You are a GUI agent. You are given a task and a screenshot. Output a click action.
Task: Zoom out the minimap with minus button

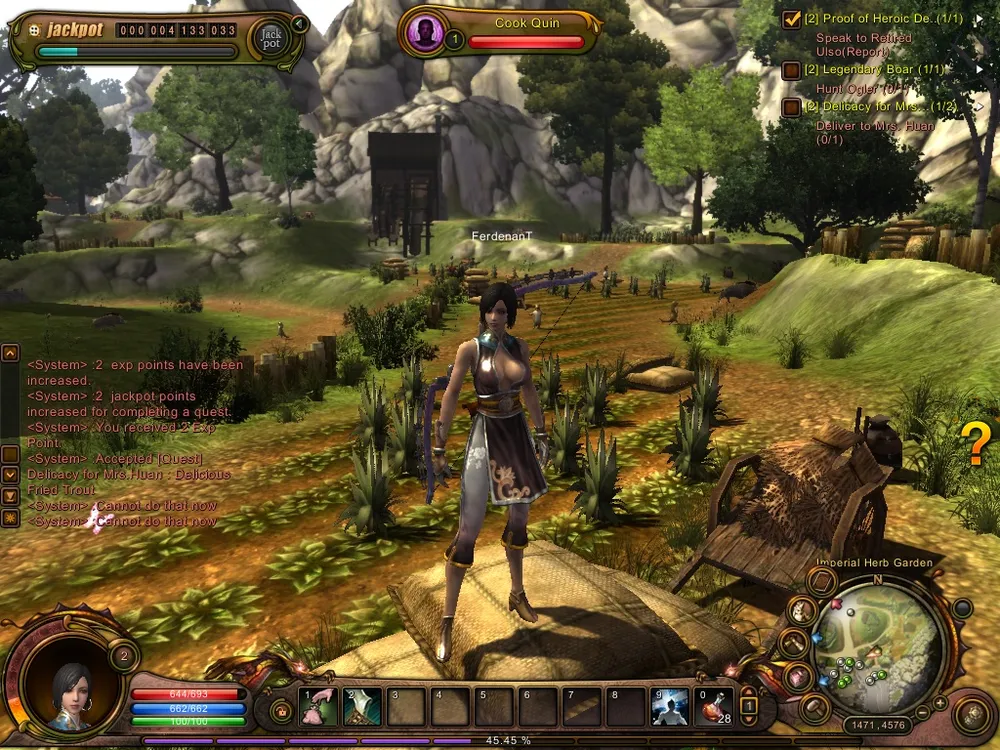pyautogui.click(x=924, y=714)
